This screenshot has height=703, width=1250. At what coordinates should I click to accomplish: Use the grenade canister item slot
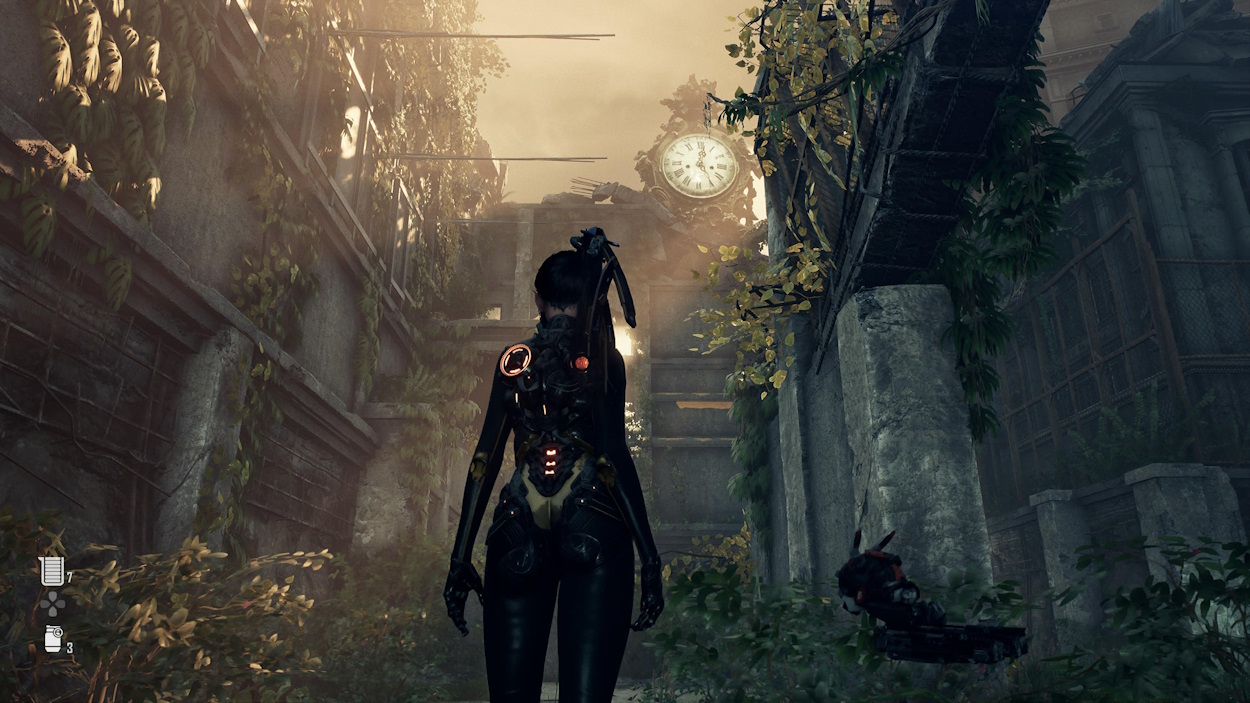[53, 639]
